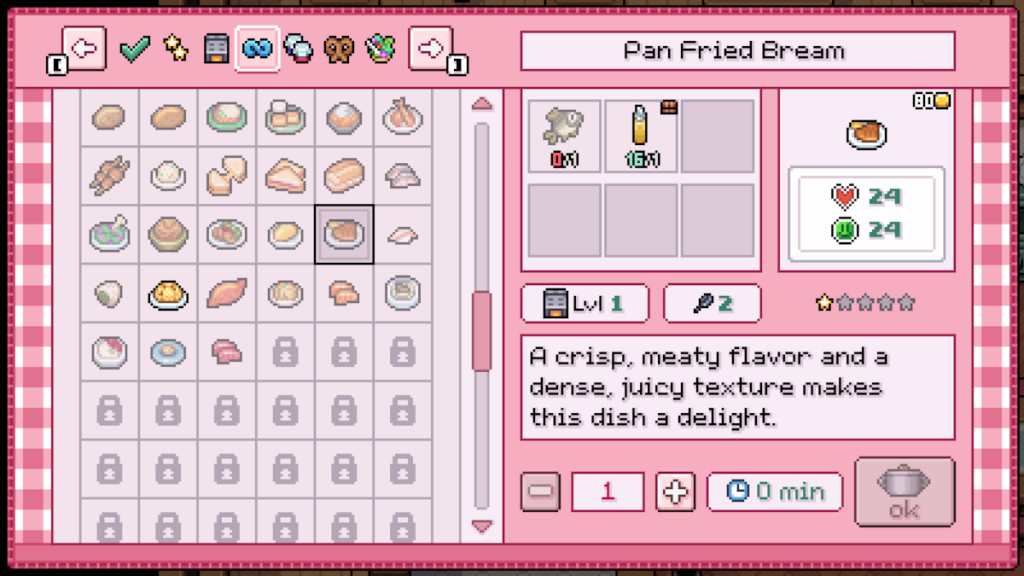Open the gold stars favorites tab
1024x576 pixels.
176,49
